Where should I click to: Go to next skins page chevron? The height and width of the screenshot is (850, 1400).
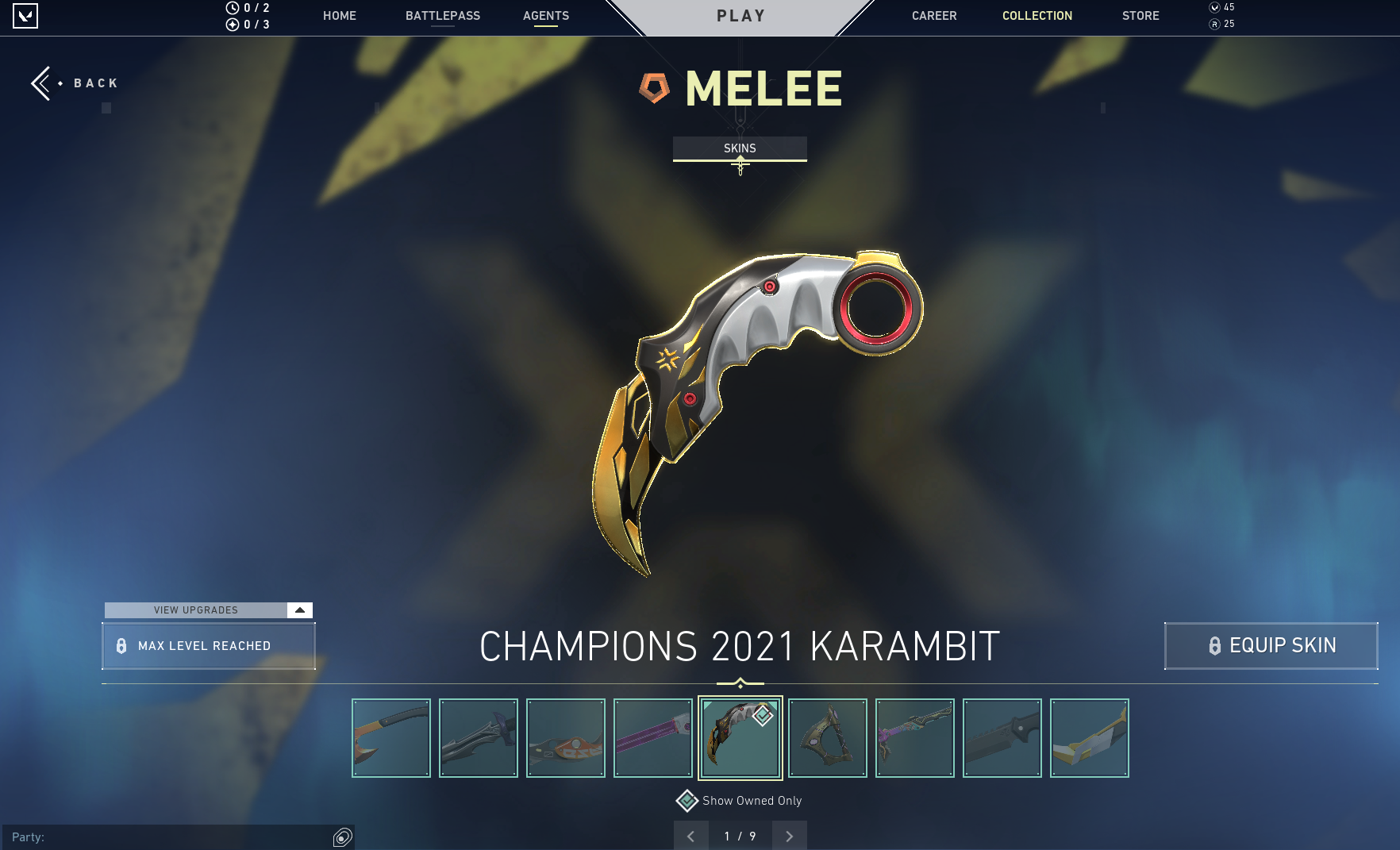click(789, 836)
